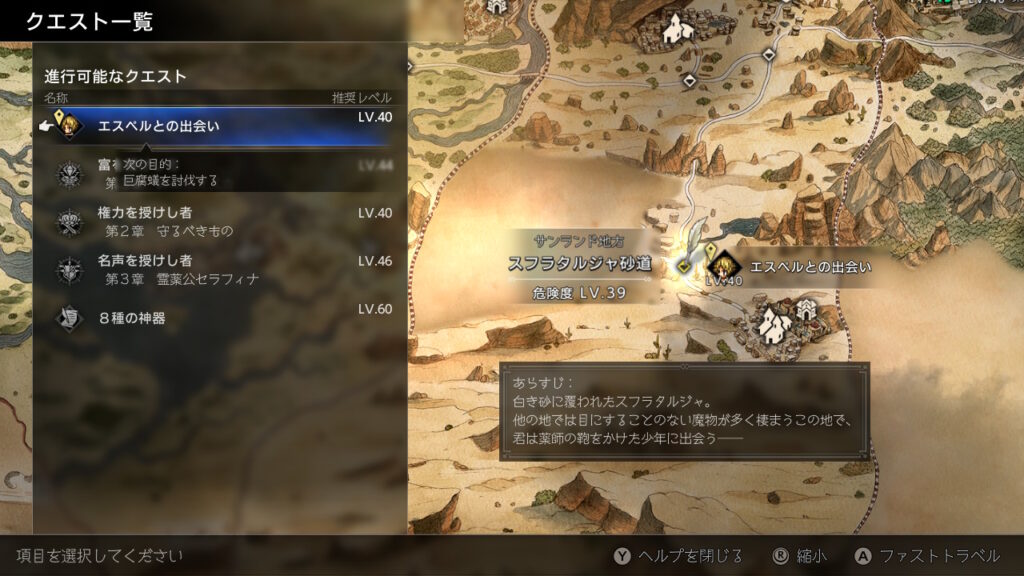Select the エスベルとの出会い quest row
The image size is (1024, 576).
[x=220, y=126]
